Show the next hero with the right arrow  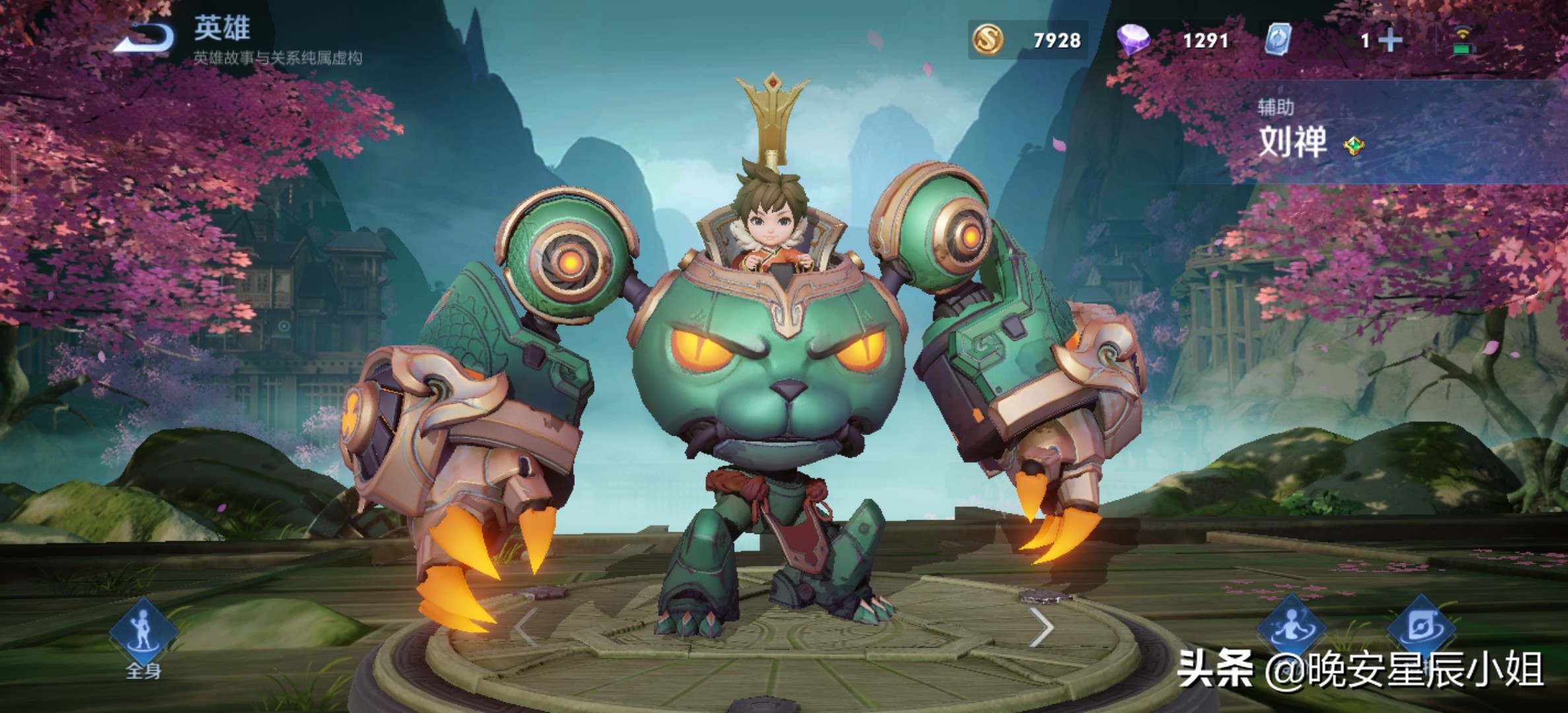tap(1041, 628)
